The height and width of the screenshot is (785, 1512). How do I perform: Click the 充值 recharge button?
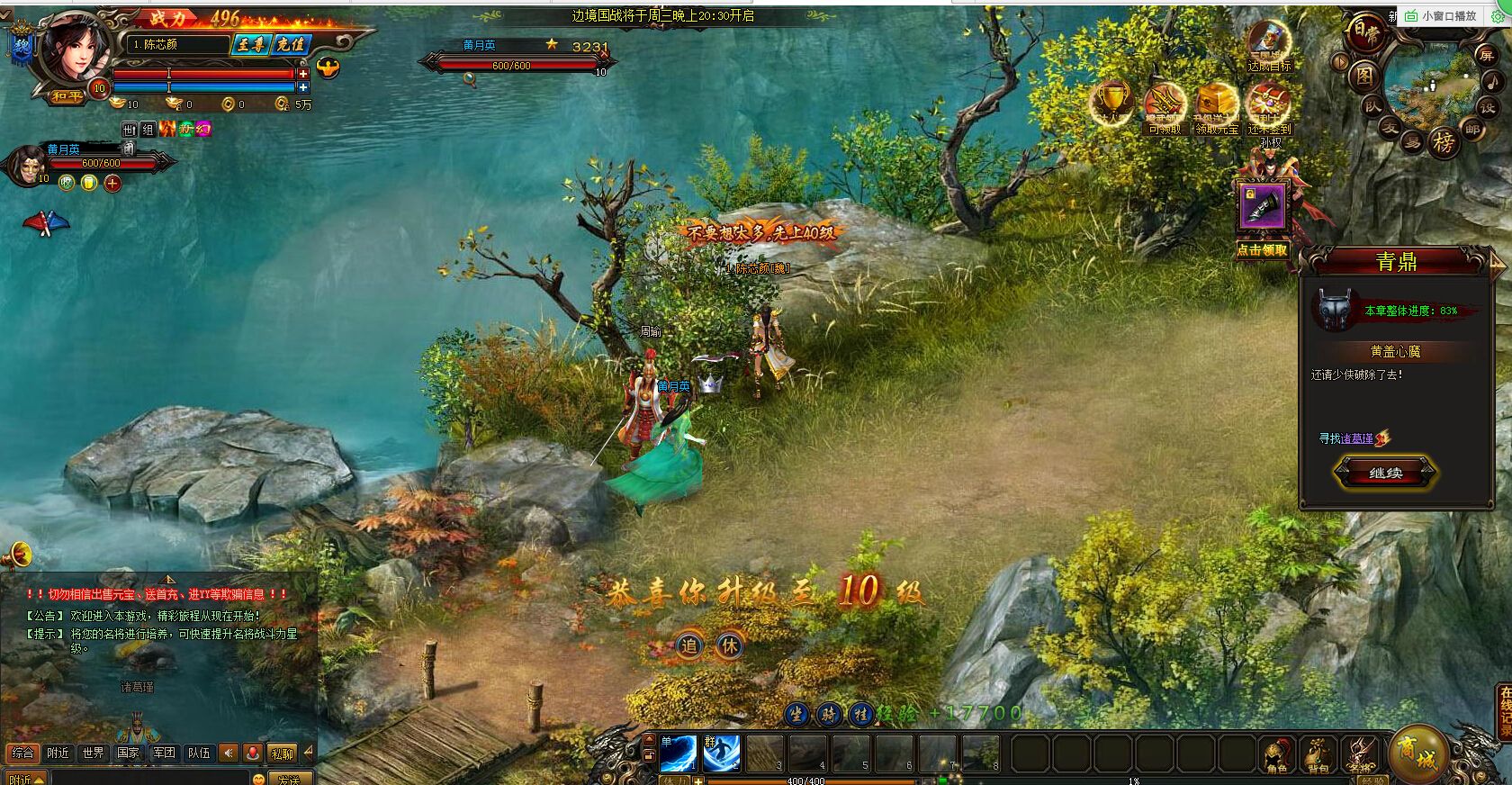coord(291,44)
